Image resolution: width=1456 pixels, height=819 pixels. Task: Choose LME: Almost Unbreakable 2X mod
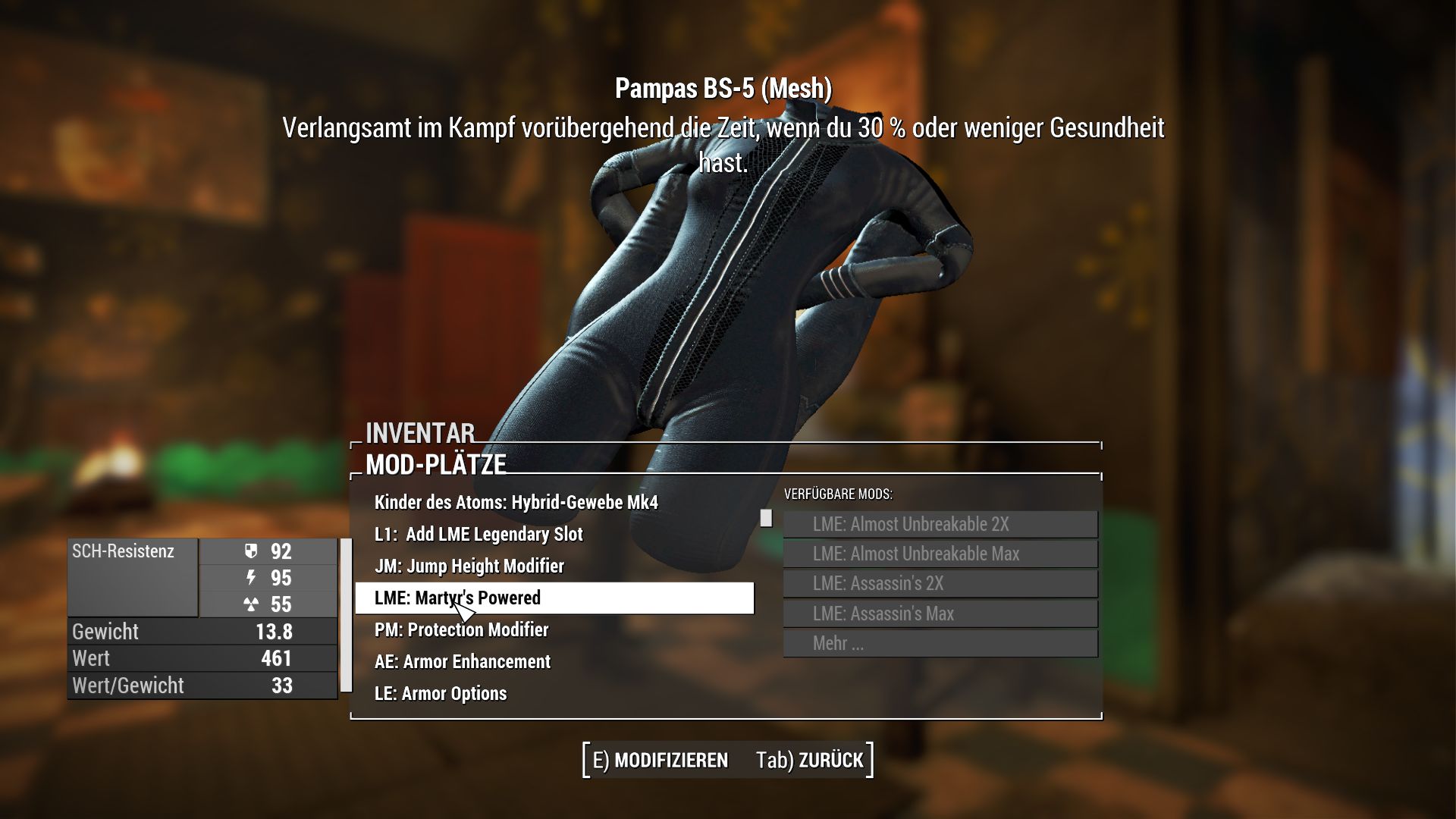940,523
